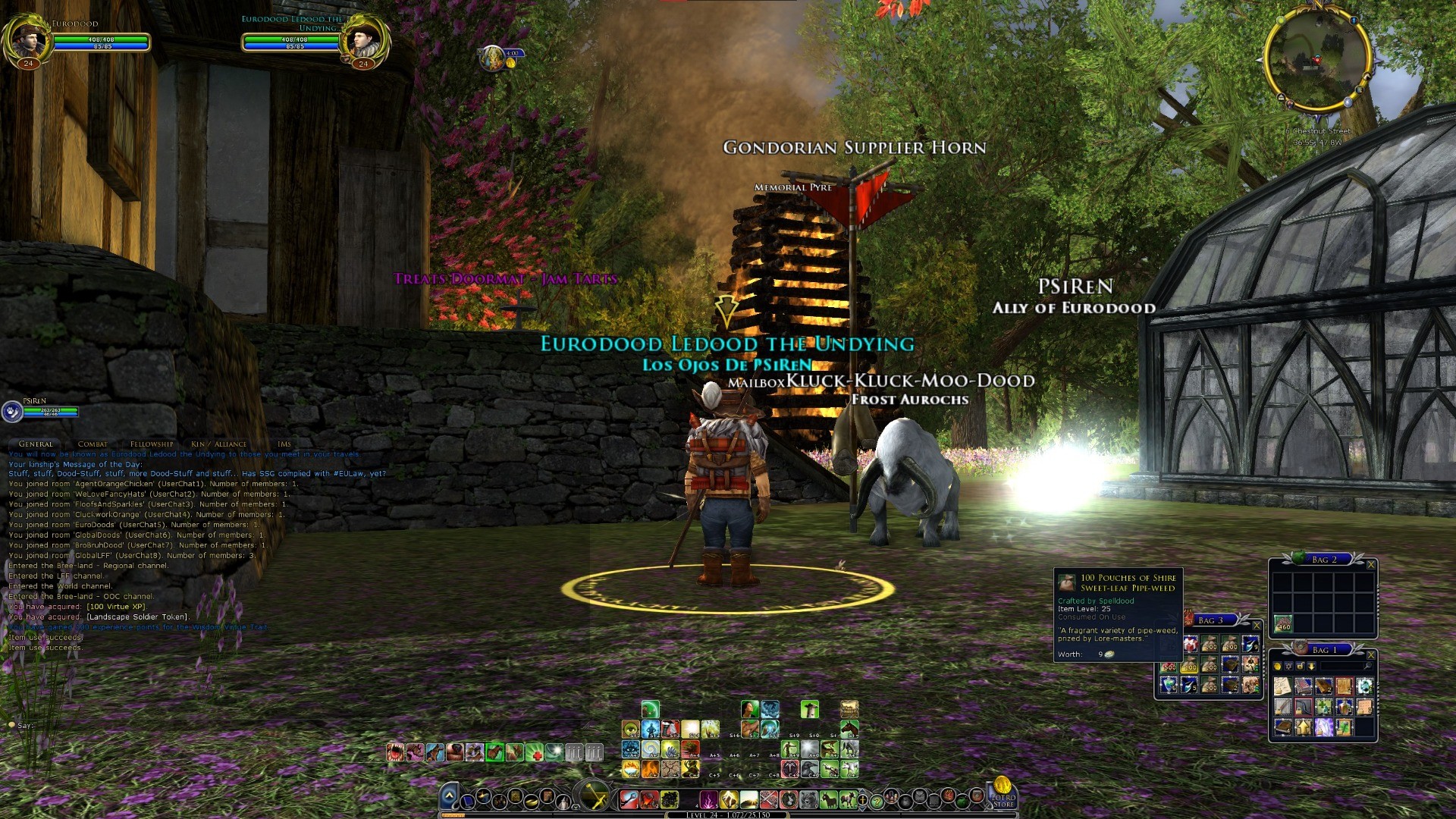Click the red cross heal pet skill
This screenshot has height=819, width=1456.
coord(535,752)
